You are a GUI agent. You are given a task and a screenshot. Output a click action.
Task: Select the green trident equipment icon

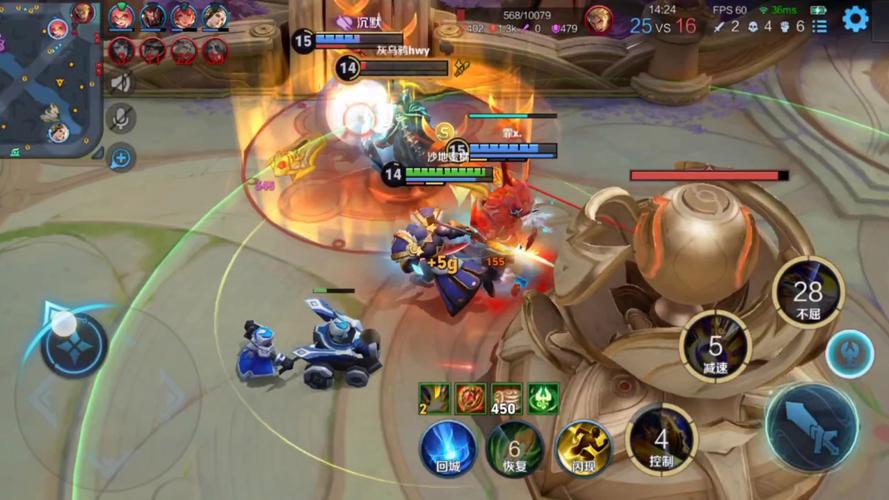tap(543, 398)
